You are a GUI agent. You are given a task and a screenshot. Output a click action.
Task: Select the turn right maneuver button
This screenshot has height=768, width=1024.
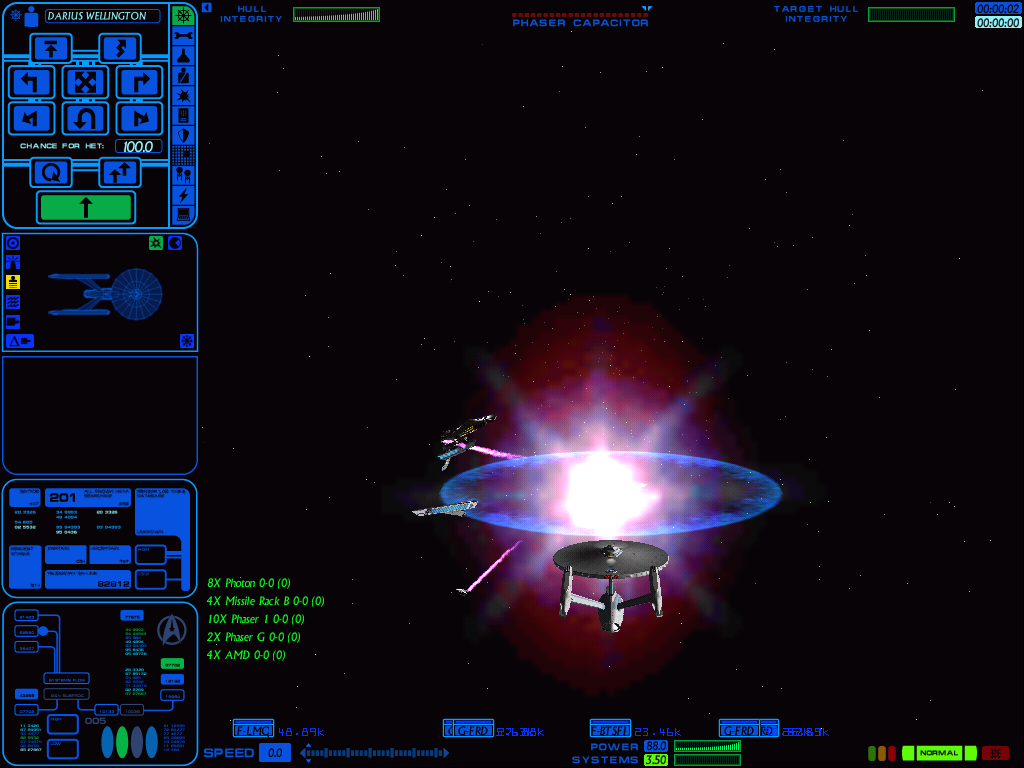139,82
